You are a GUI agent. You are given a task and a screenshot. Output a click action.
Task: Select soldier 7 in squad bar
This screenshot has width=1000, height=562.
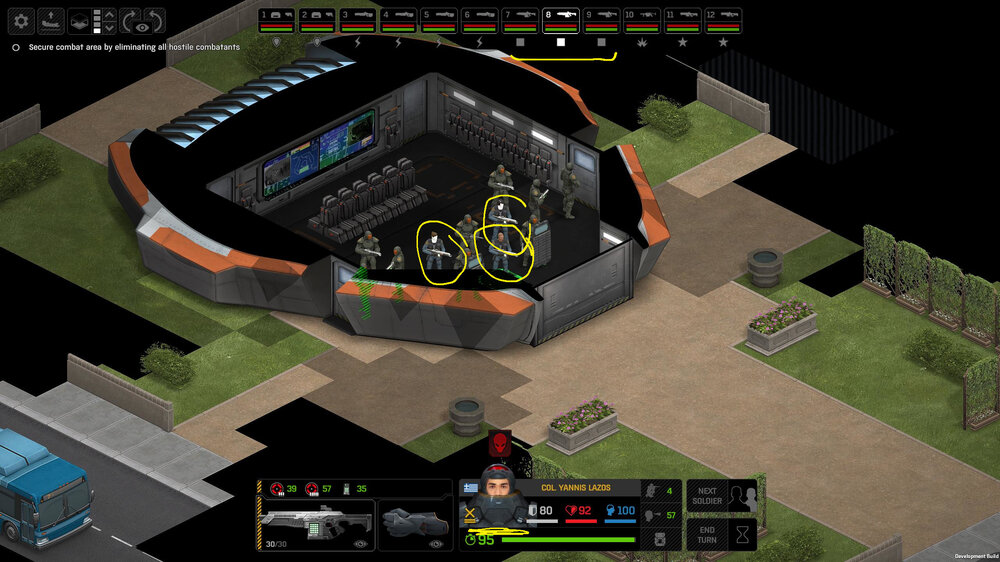pos(520,18)
